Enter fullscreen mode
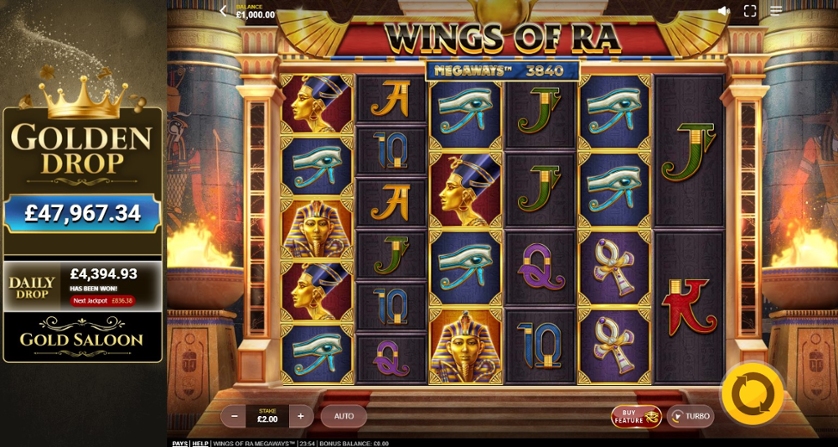Screen dimensions: 838x447 tap(750, 11)
